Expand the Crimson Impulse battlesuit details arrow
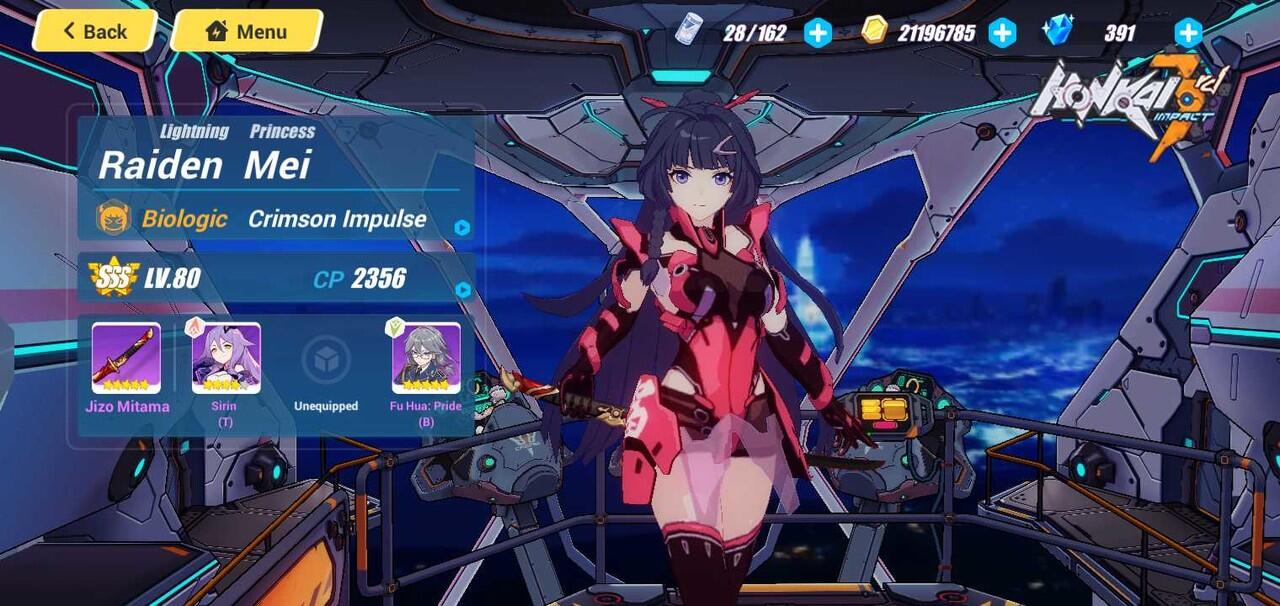This screenshot has height=606, width=1280. click(x=462, y=227)
